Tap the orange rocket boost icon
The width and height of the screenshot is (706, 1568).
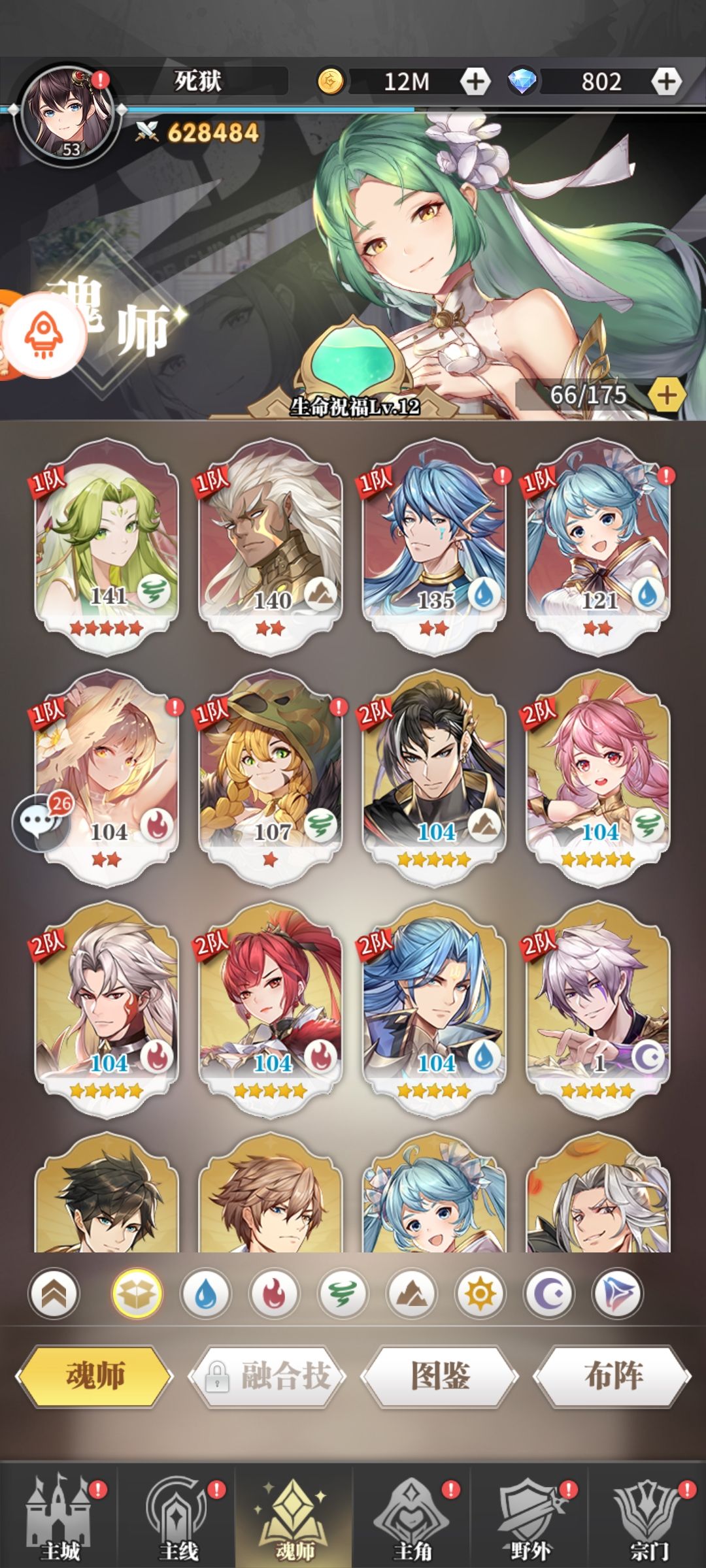pos(44,334)
